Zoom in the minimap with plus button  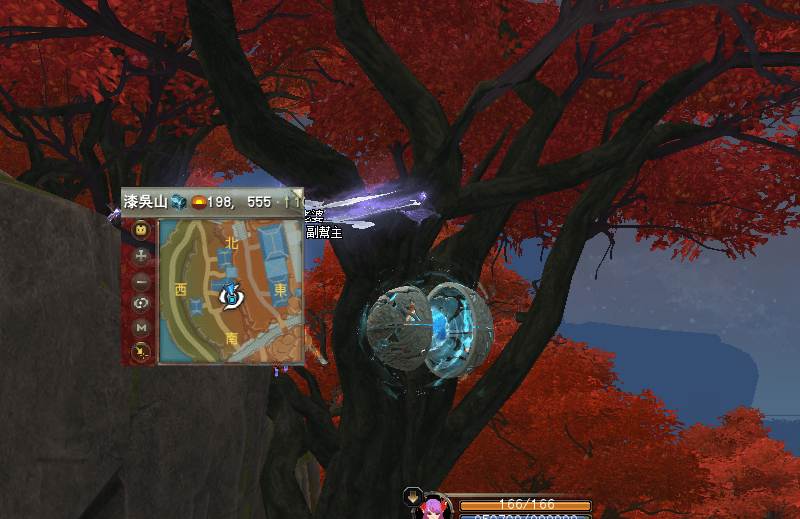pos(141,255)
